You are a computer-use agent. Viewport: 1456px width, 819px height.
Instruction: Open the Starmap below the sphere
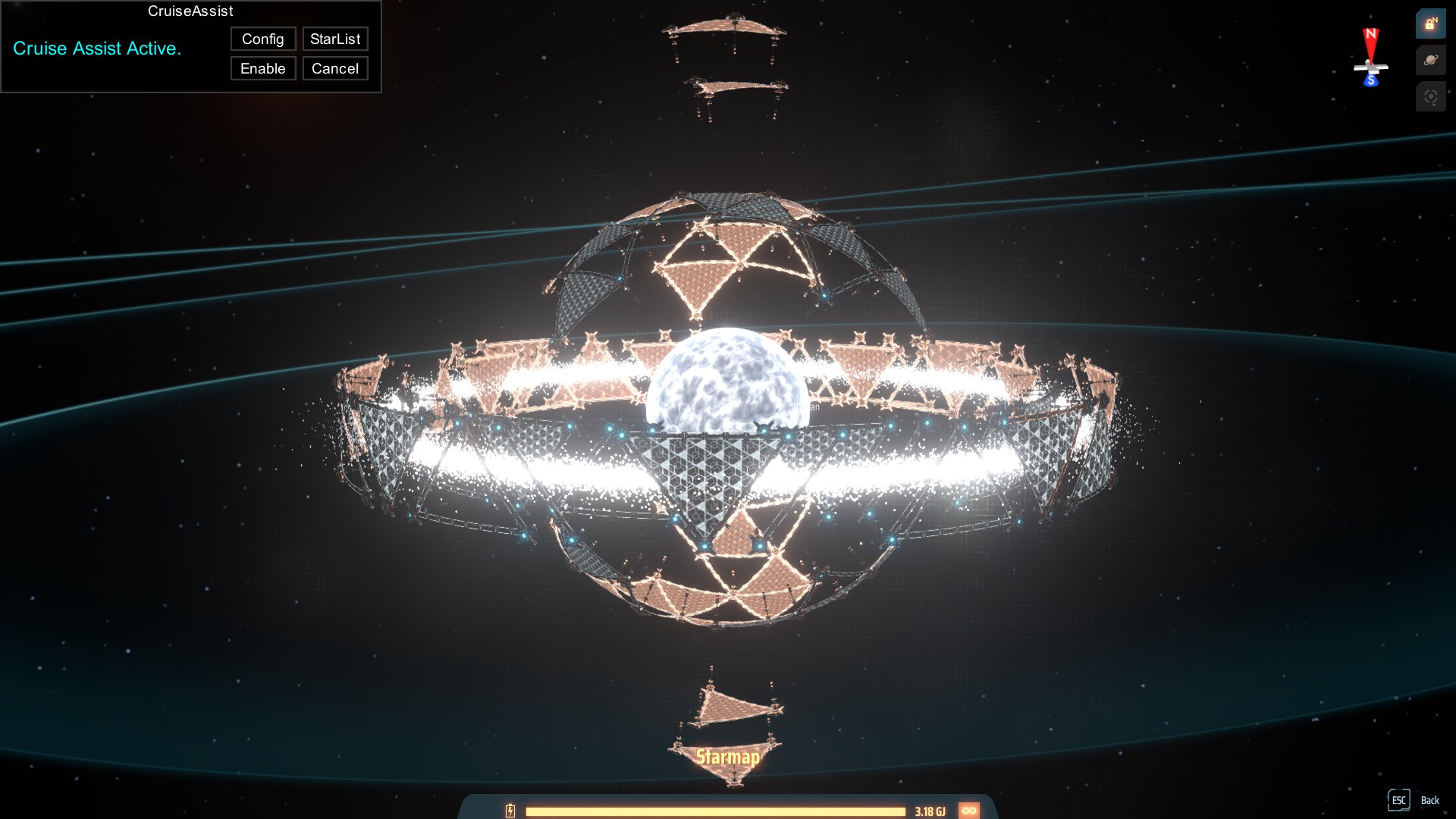(x=728, y=756)
